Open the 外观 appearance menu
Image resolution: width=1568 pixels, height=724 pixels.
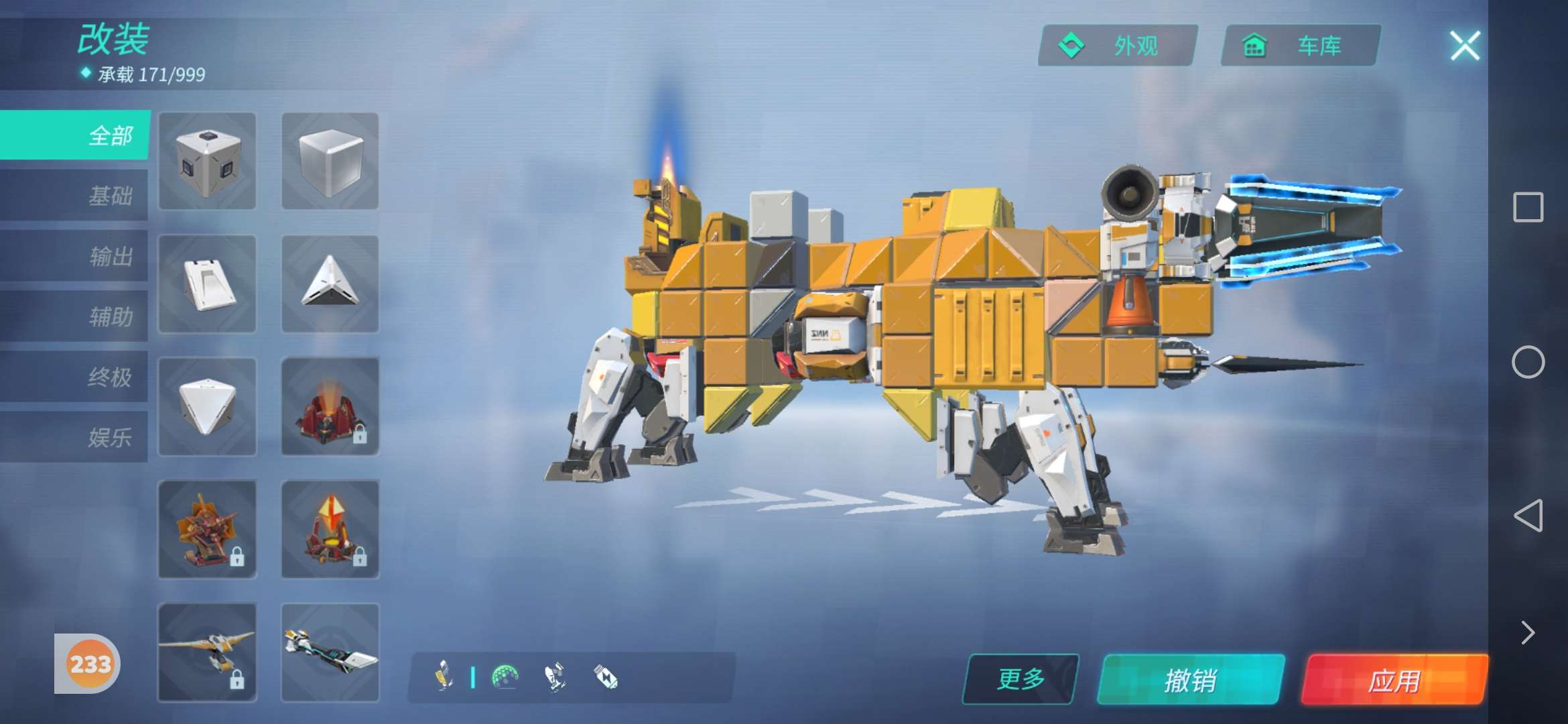click(1118, 46)
